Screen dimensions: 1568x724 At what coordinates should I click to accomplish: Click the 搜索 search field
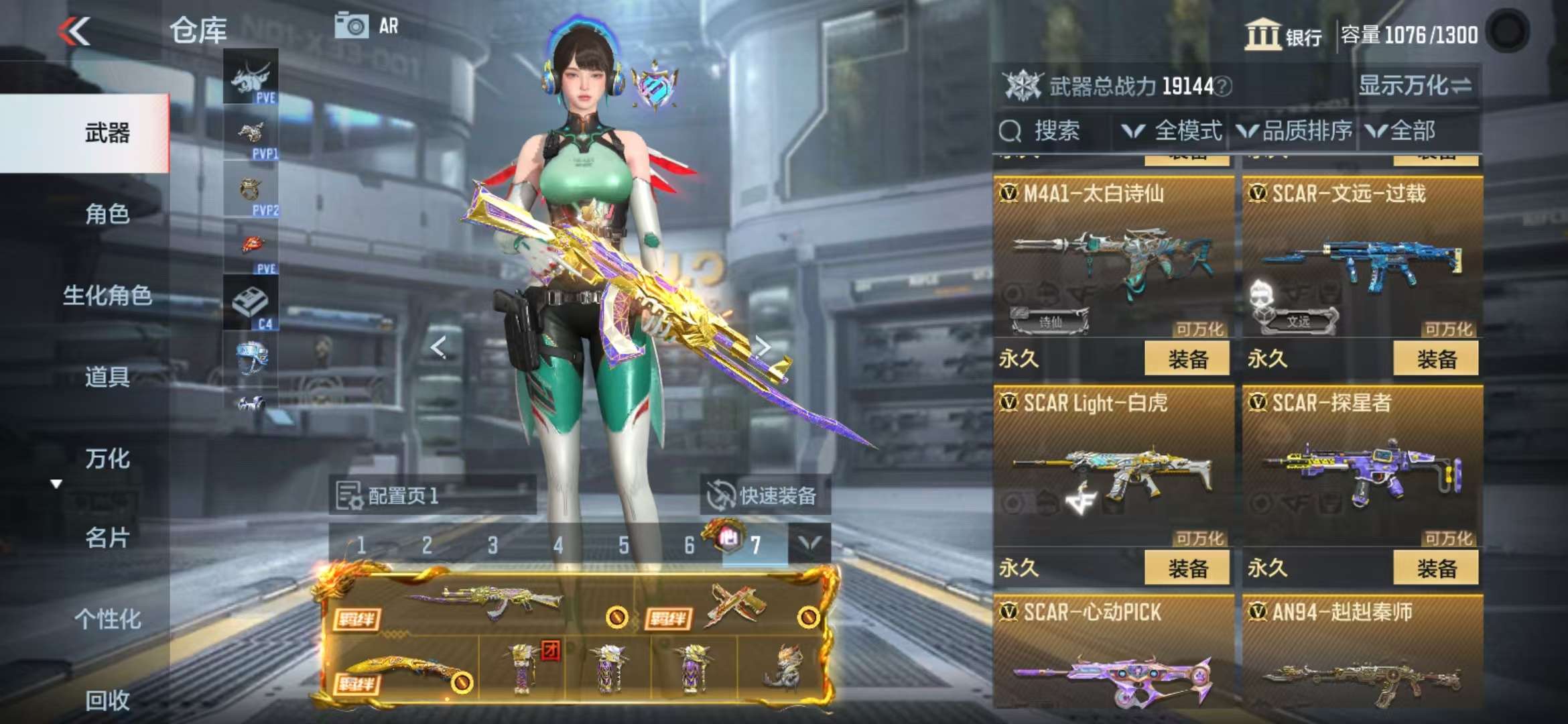pyautogui.click(x=1055, y=131)
